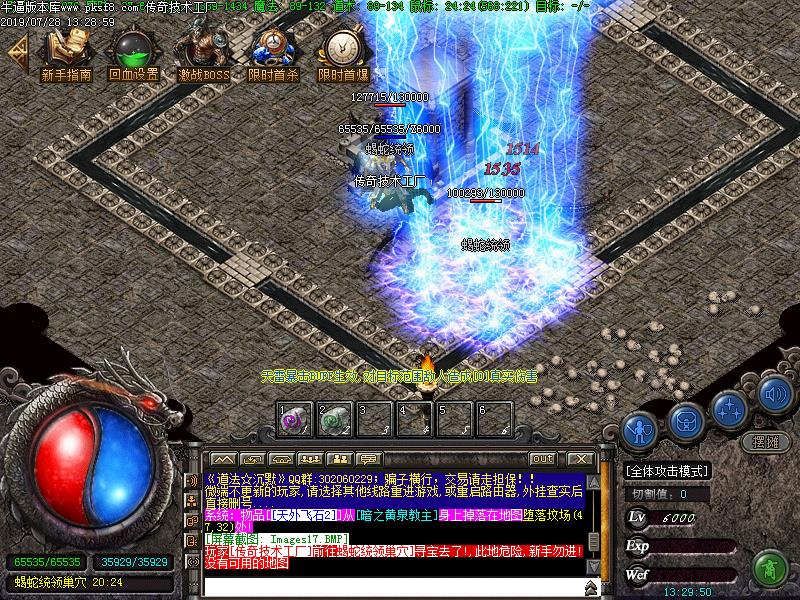
Task: Collapse the top icon bar with the gold arrow
Action: 16,54
